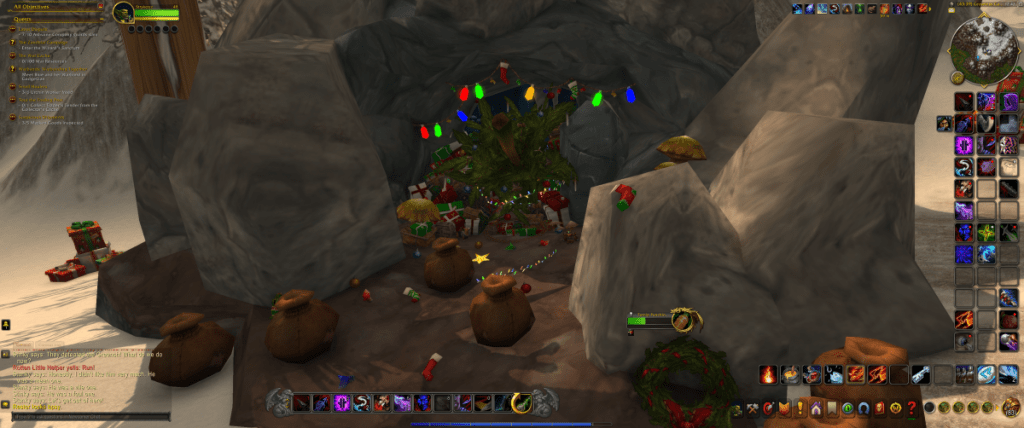Viewport: 1024px width, 428px height.
Task: Open the minimap in the corner
Action: point(978,46)
